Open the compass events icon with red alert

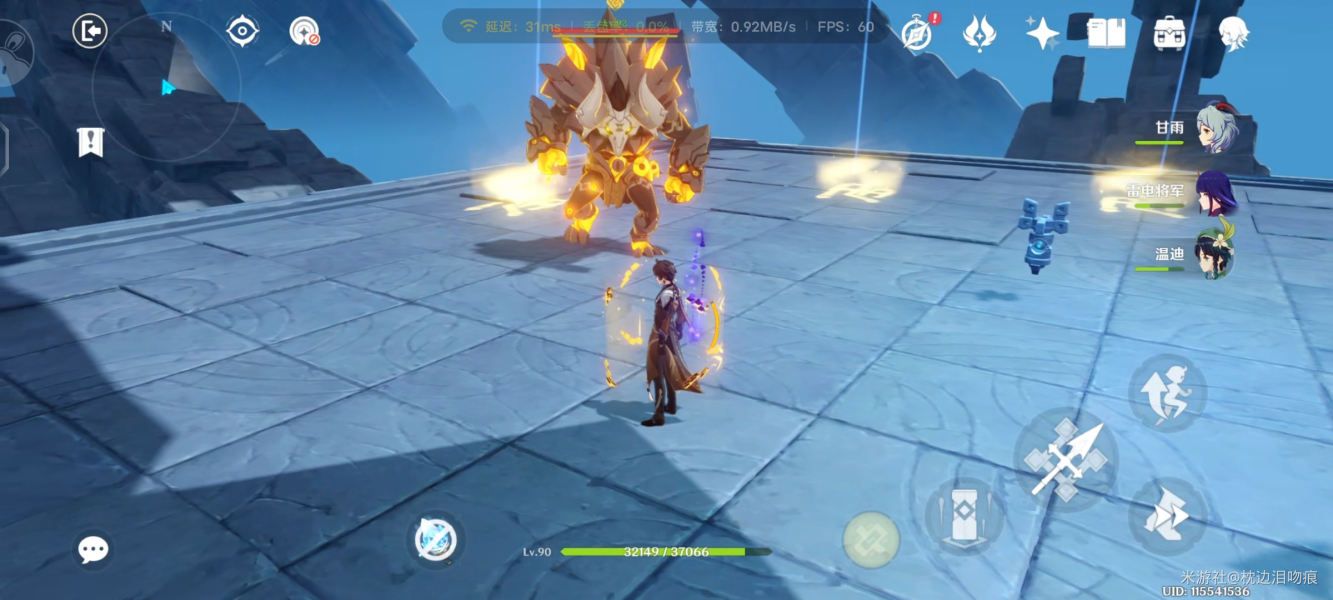click(x=916, y=33)
